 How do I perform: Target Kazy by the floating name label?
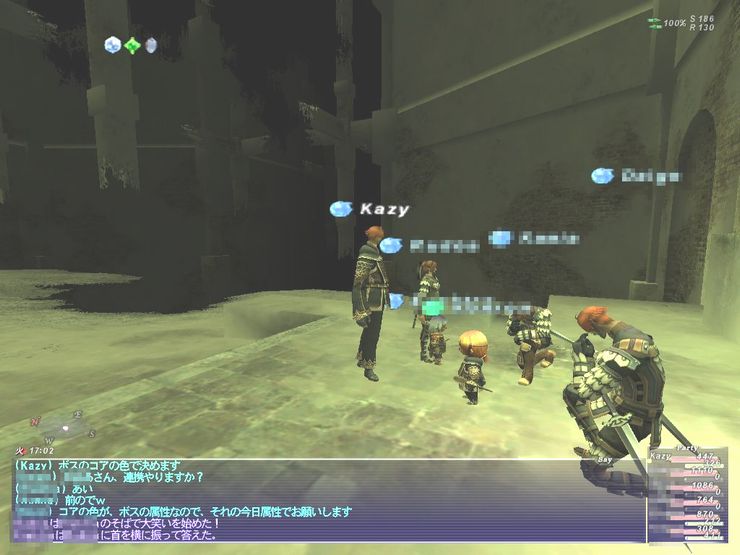(384, 209)
